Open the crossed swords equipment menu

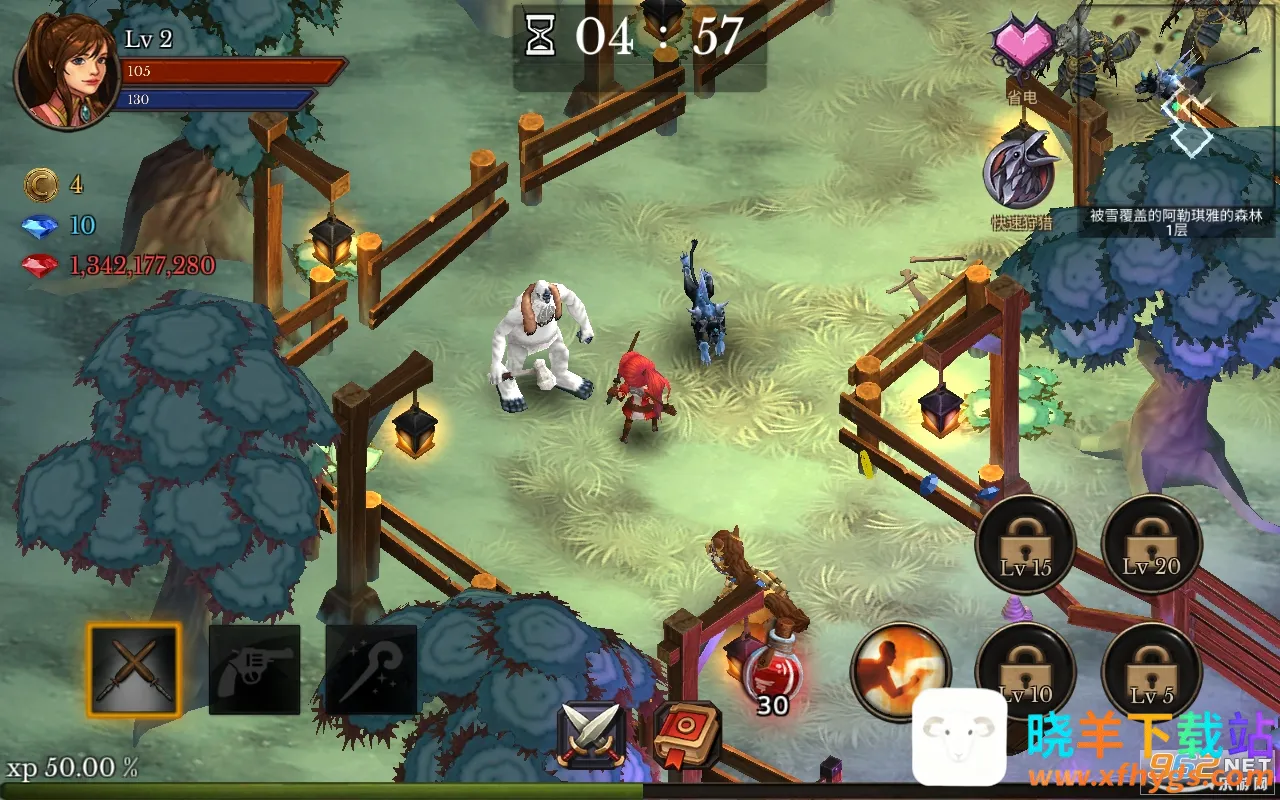[x=592, y=735]
